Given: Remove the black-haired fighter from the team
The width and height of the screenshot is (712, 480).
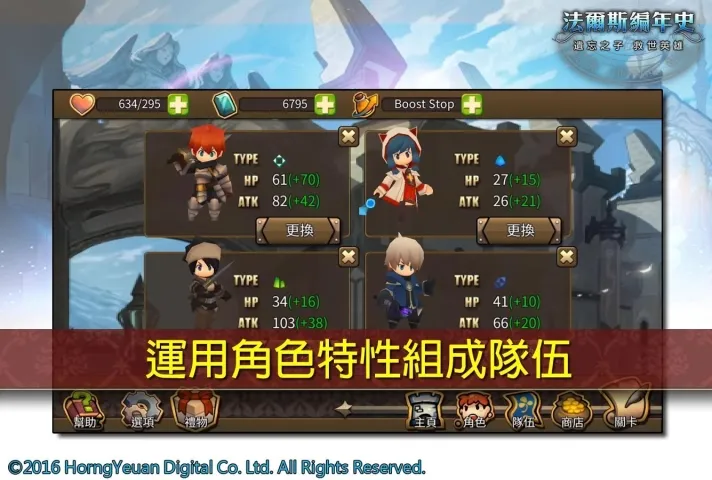Looking at the screenshot, I should point(348,257).
